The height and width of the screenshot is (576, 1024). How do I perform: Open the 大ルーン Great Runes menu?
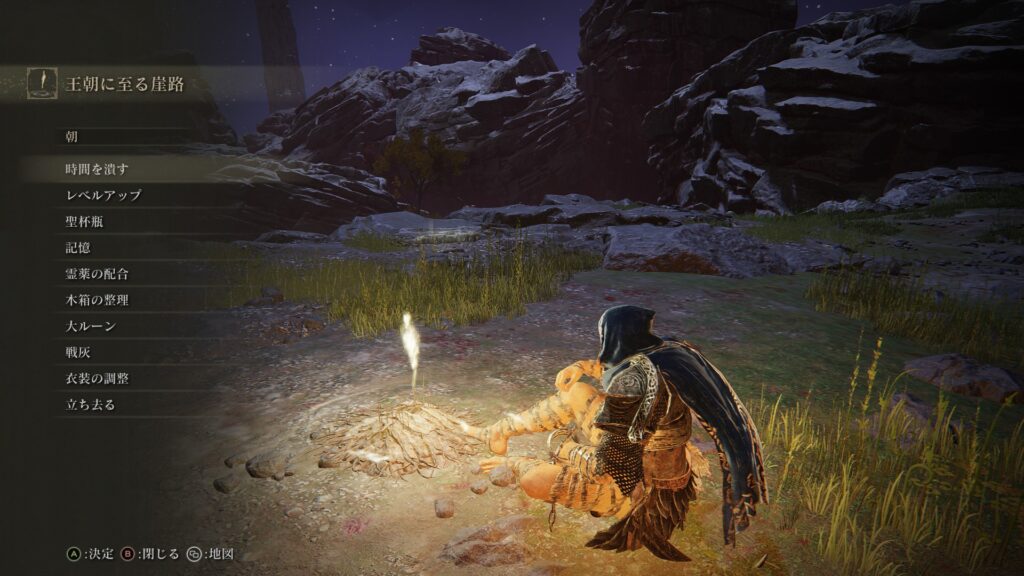click(x=90, y=326)
